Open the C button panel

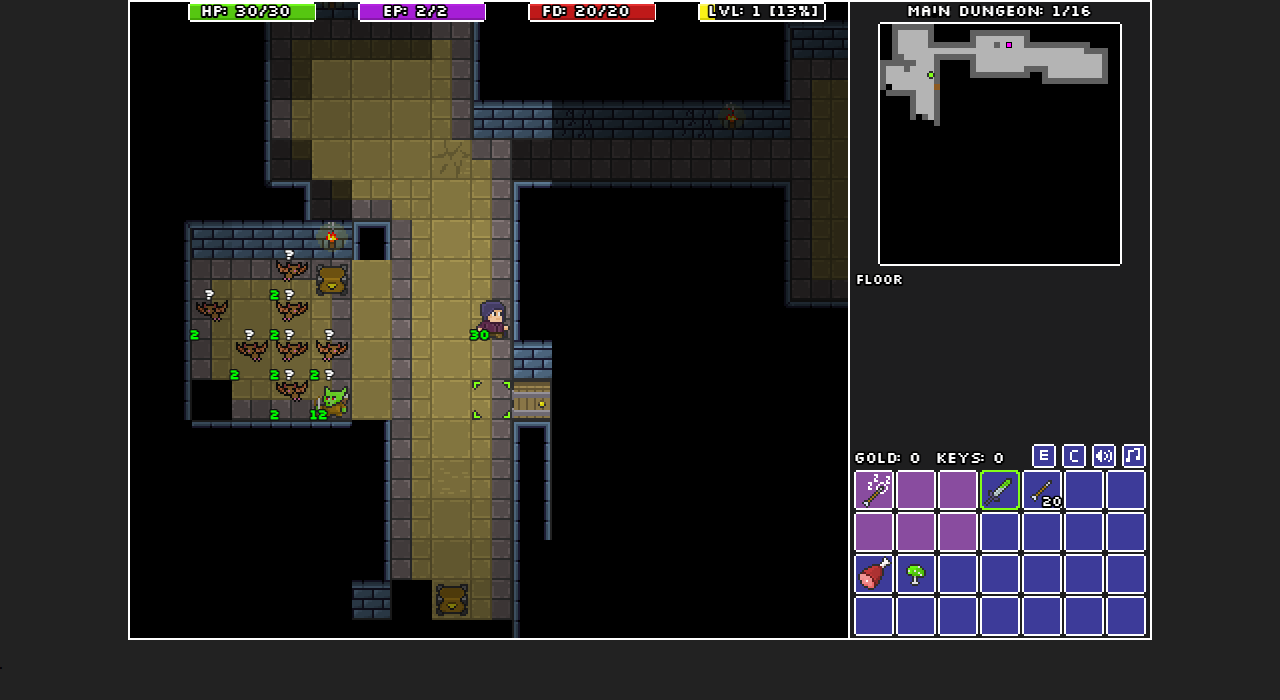click(x=1074, y=456)
